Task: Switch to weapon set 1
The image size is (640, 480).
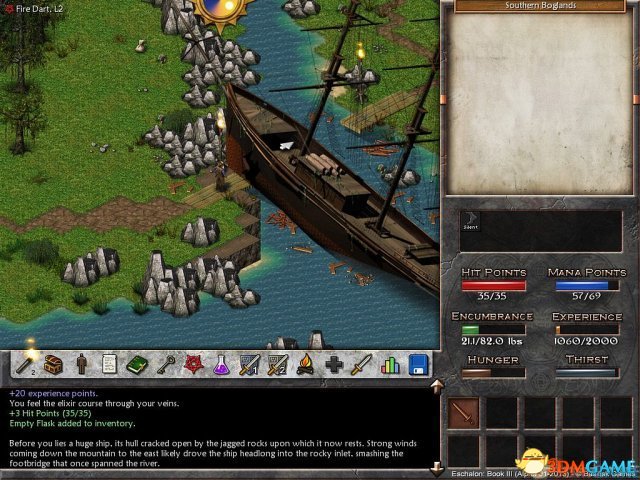Action: (250, 365)
